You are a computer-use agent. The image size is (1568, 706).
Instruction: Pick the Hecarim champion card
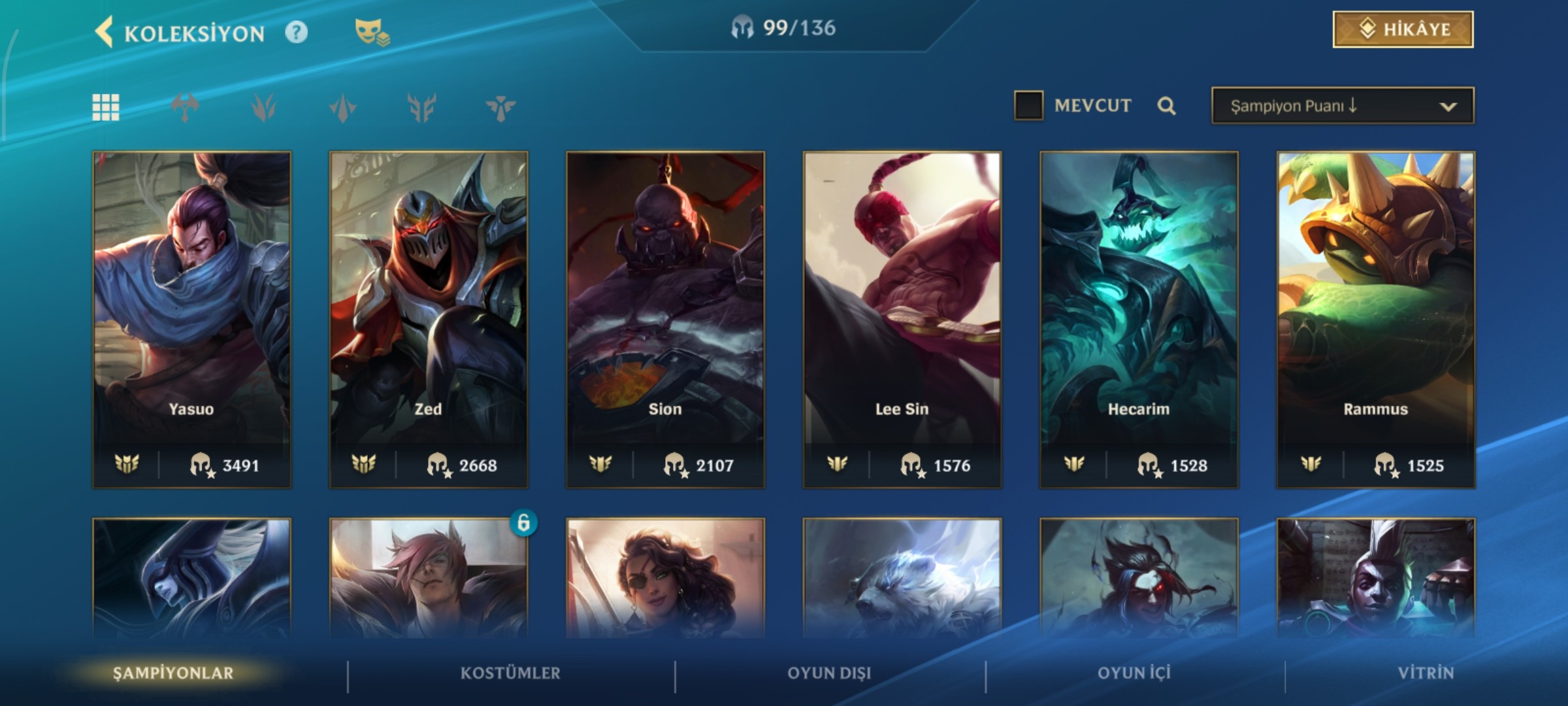tap(1139, 320)
